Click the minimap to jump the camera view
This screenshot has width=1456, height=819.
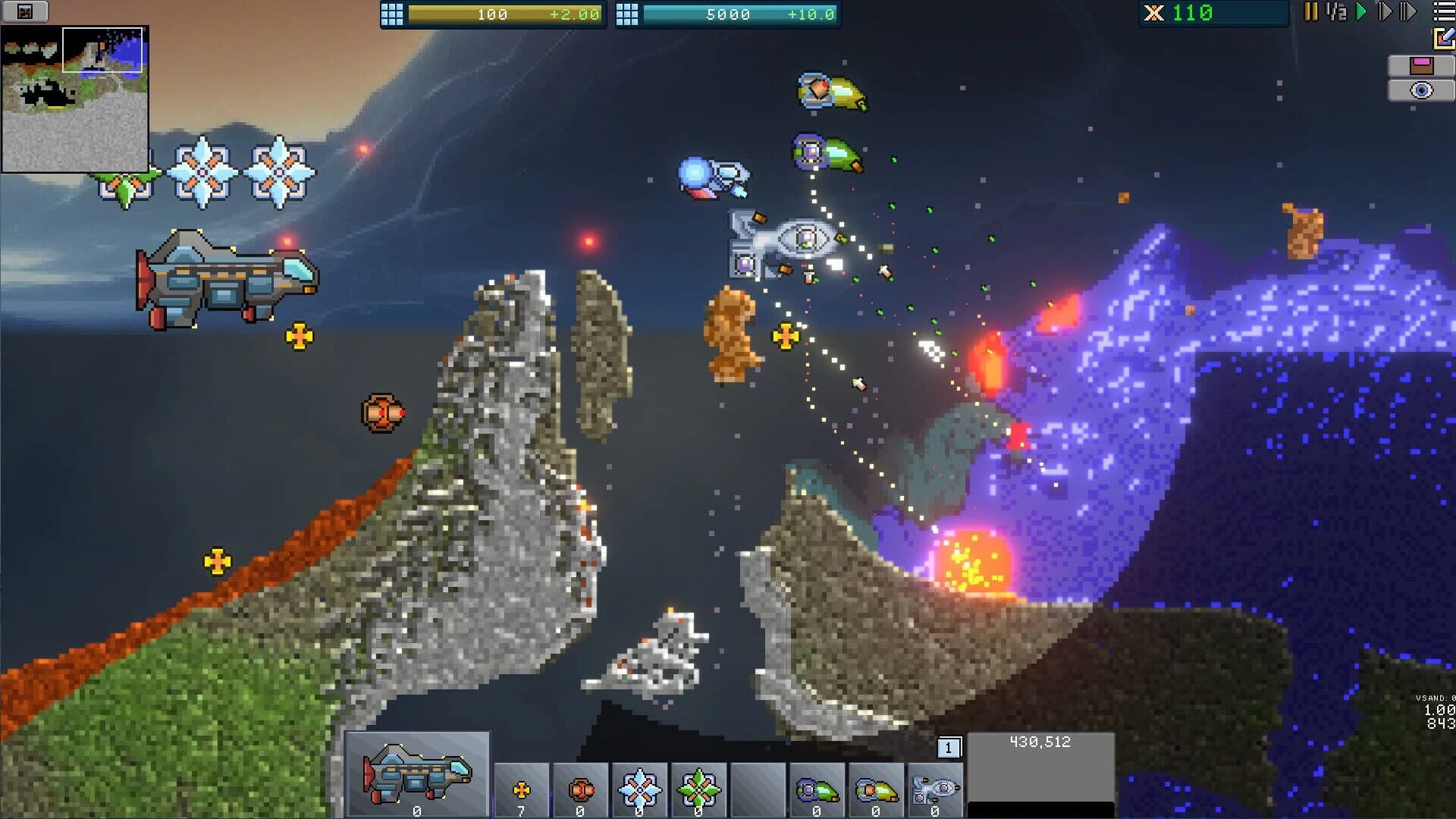(76, 99)
